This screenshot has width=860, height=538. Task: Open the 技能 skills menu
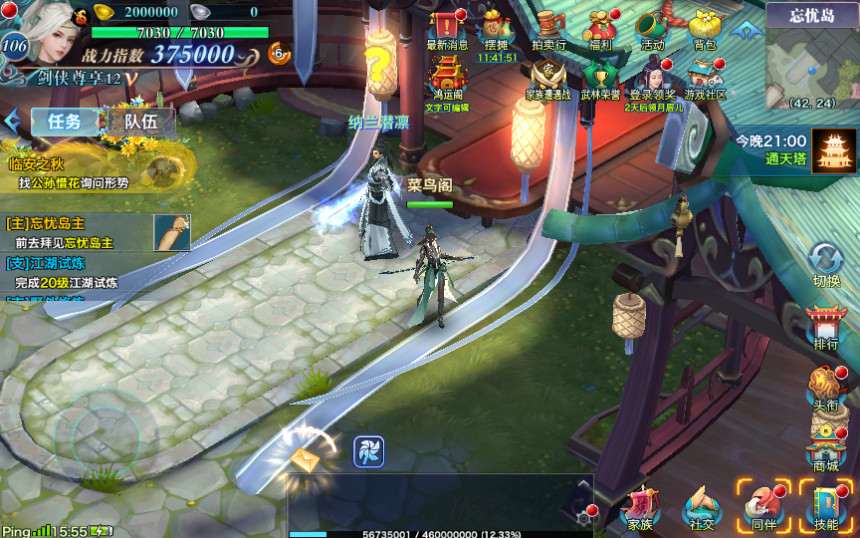[x=826, y=505]
